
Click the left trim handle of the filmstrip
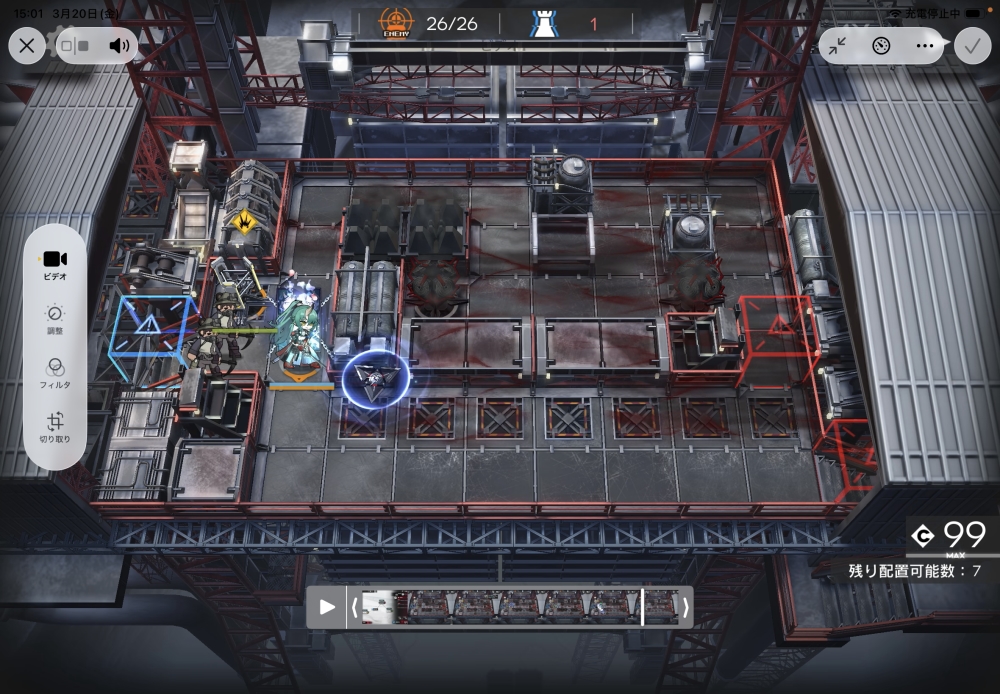353,607
